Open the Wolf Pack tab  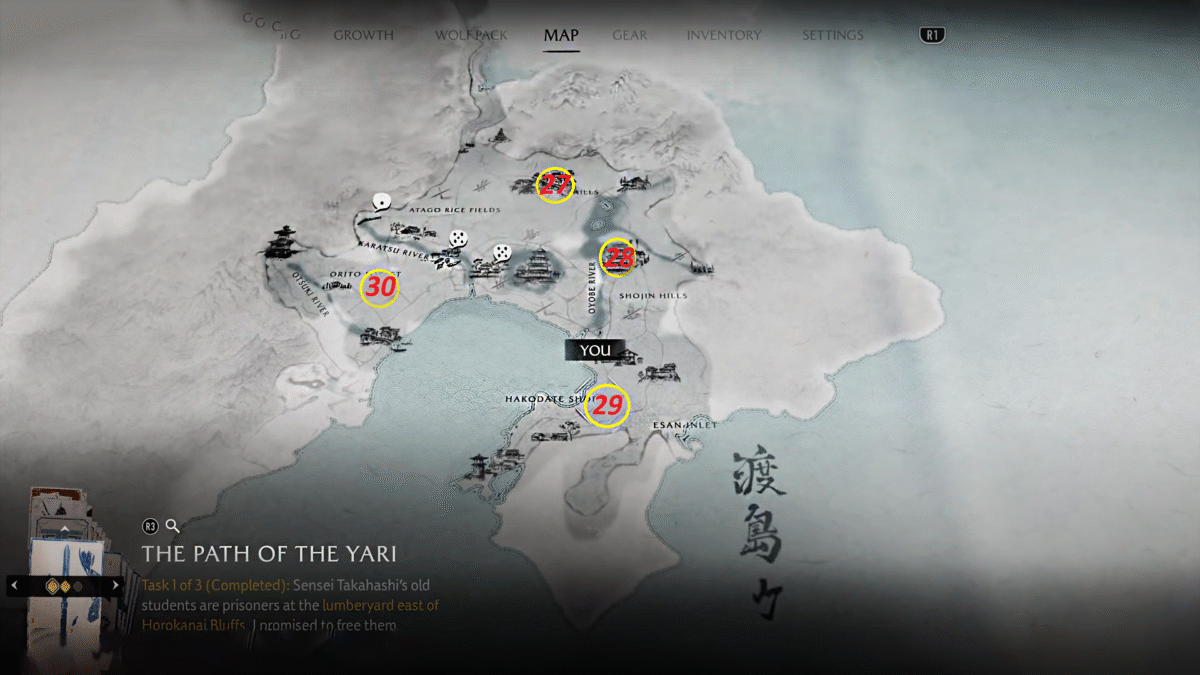click(471, 35)
